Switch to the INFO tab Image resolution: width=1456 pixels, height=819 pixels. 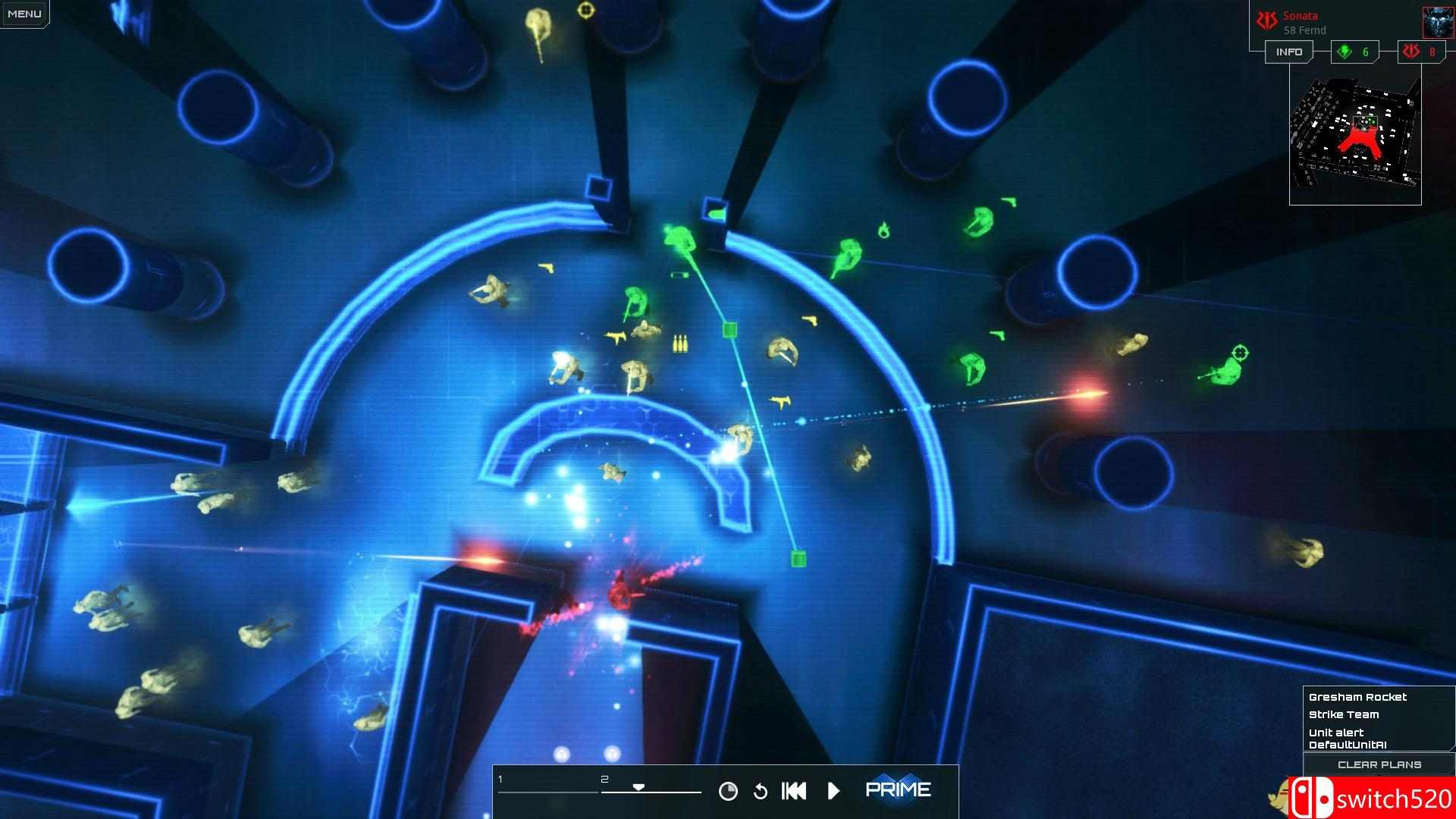coord(1288,52)
